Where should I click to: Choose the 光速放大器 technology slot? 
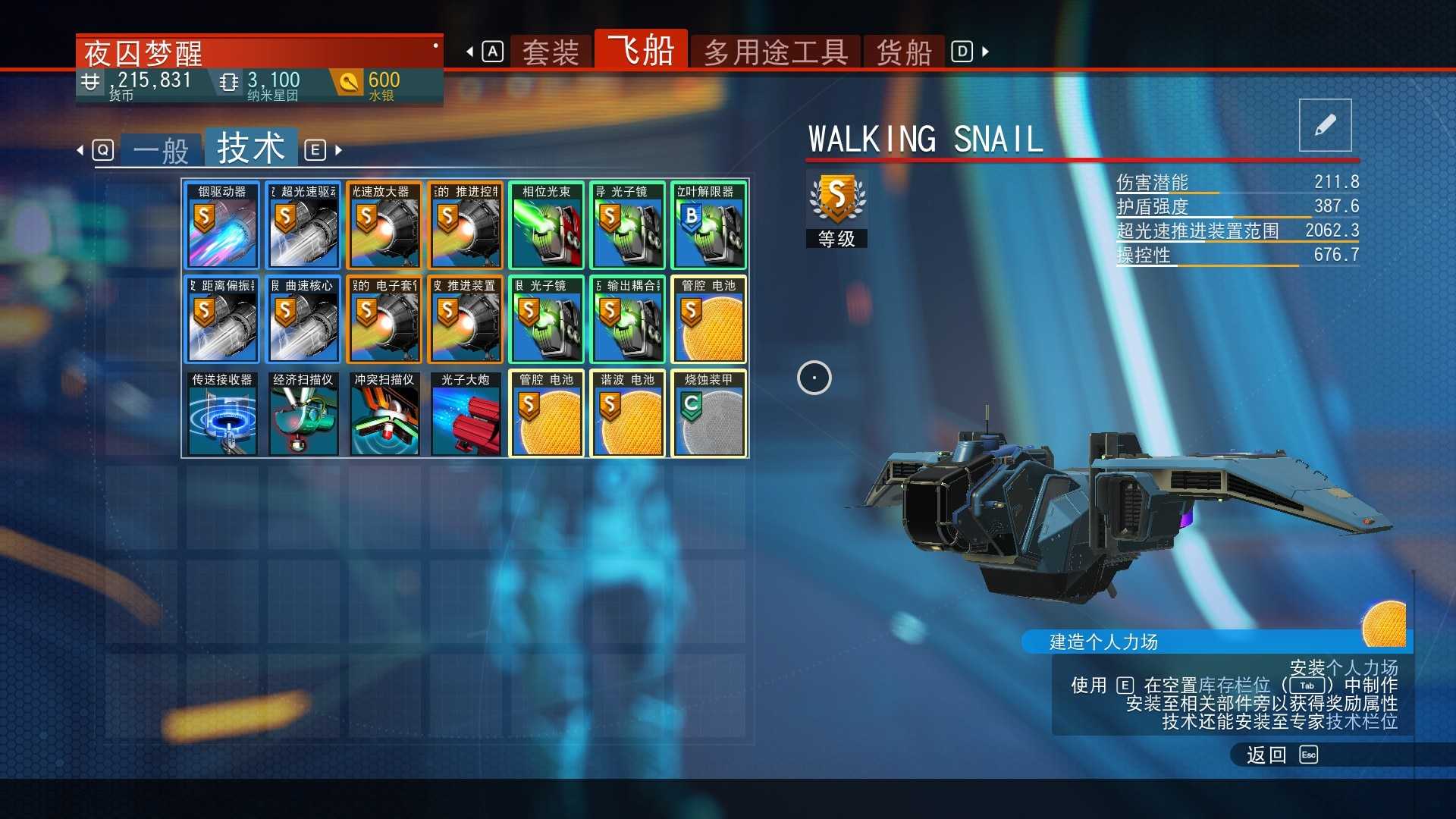click(x=384, y=225)
